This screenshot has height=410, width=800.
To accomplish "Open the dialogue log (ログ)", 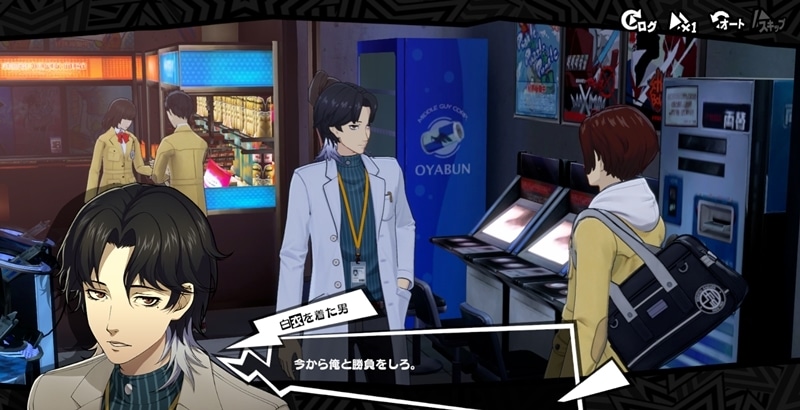I will tap(638, 21).
